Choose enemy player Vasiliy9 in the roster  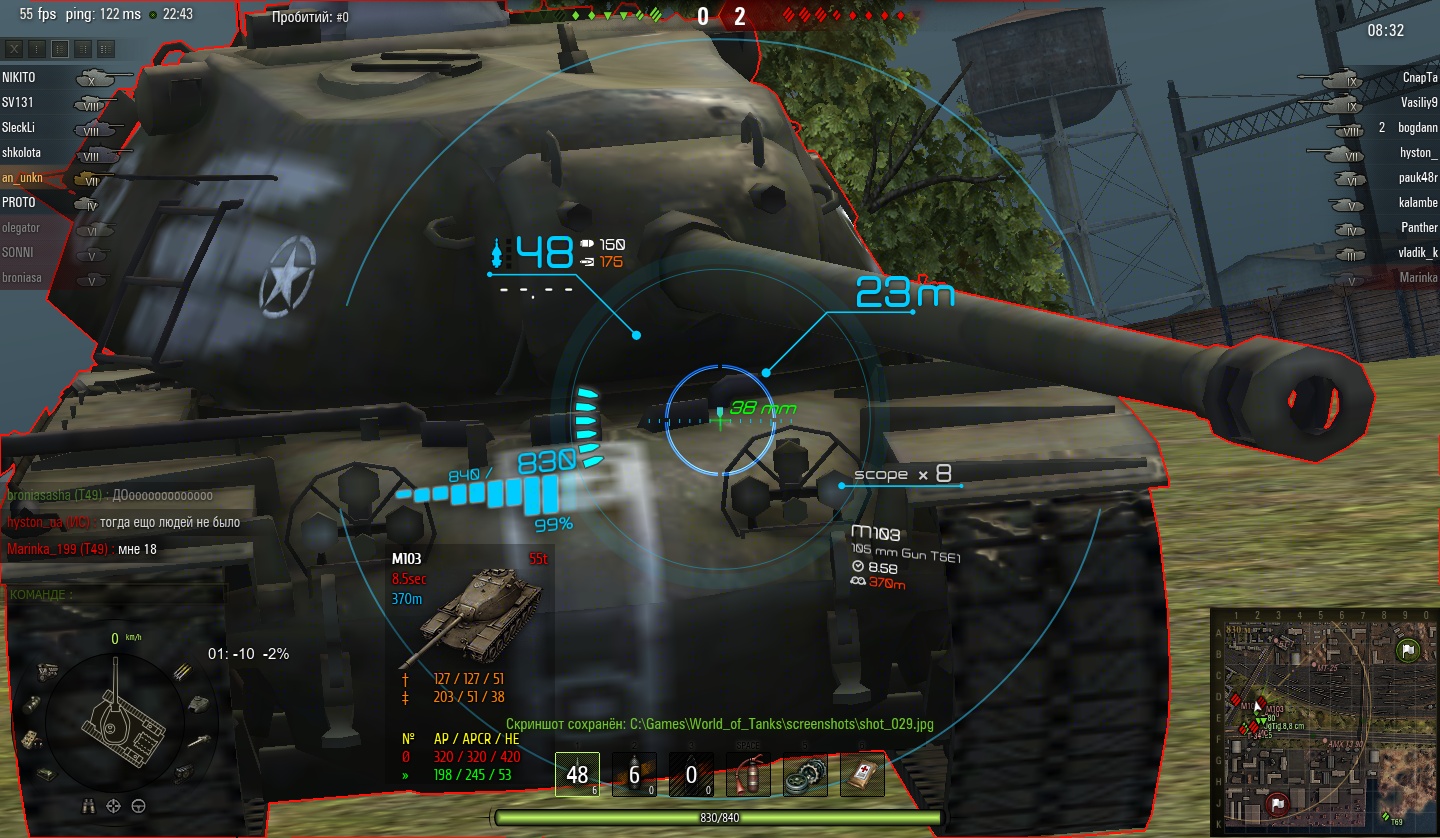[1419, 102]
